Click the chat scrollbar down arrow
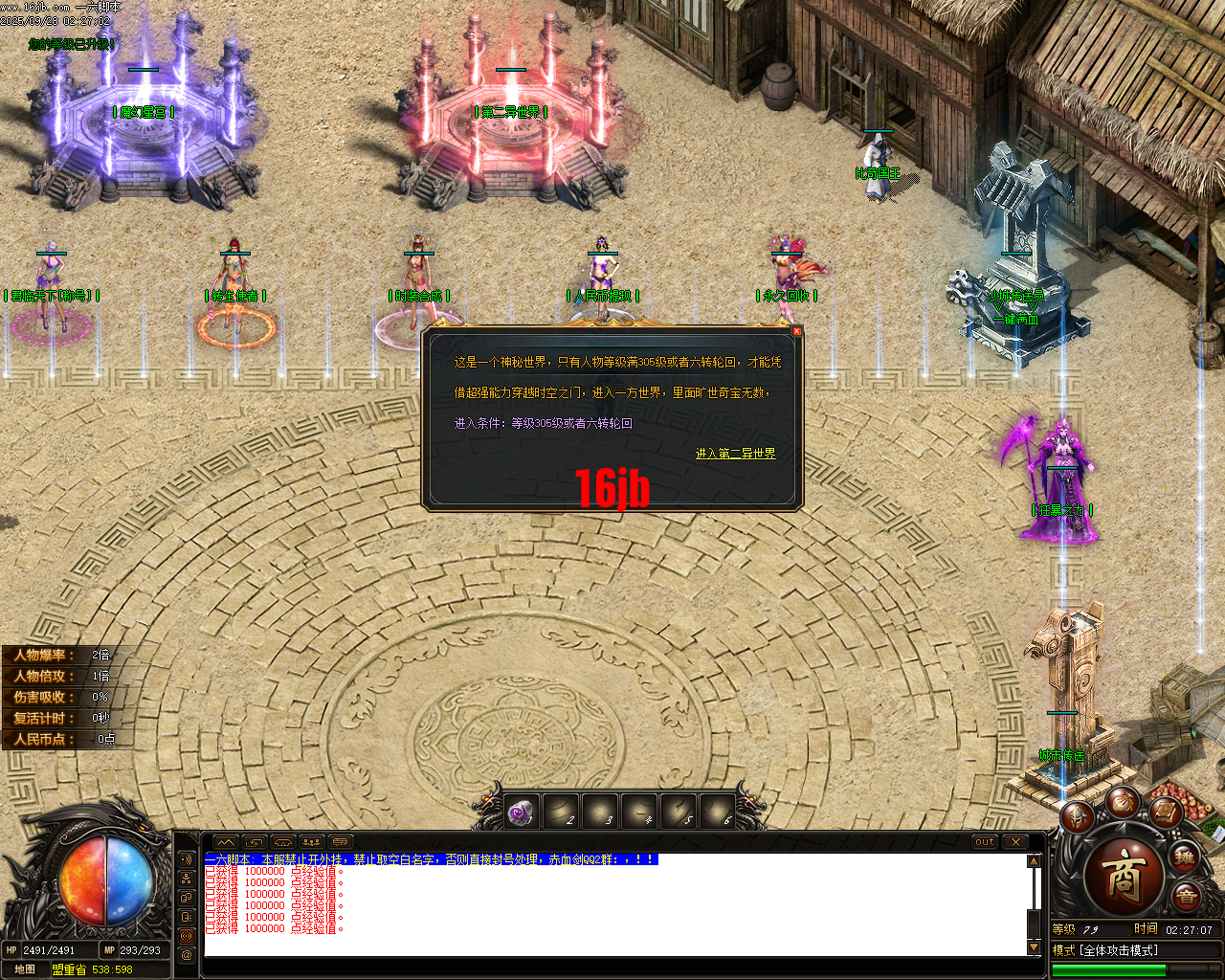 click(1034, 949)
